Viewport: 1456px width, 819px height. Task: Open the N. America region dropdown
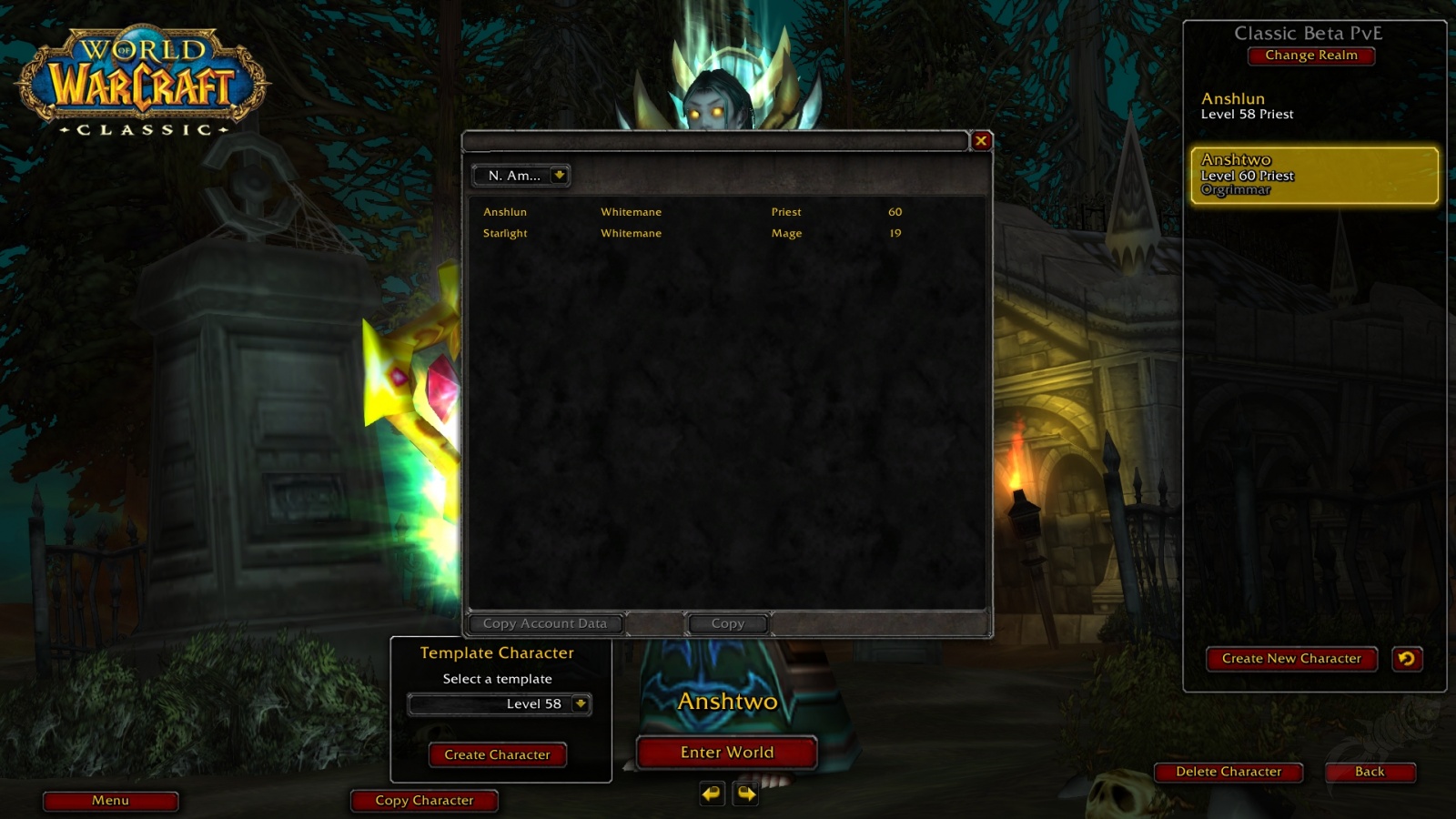click(x=559, y=175)
